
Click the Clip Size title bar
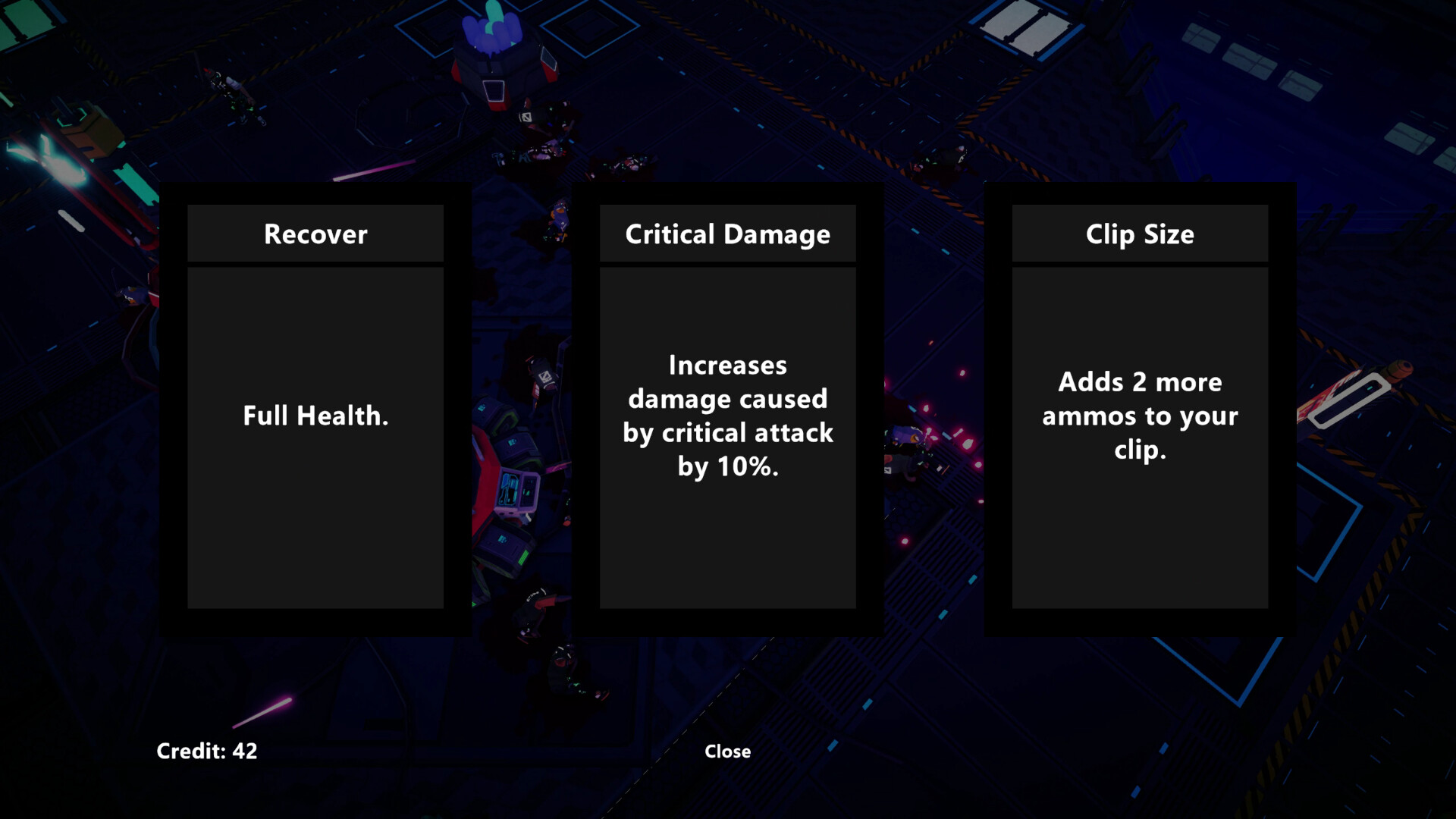point(1140,234)
